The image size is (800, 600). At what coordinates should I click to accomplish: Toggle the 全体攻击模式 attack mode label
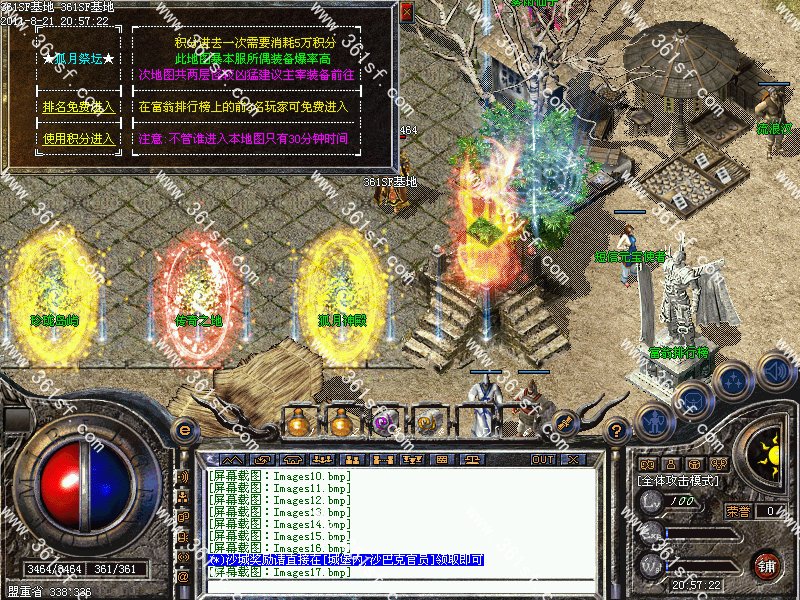[x=682, y=481]
